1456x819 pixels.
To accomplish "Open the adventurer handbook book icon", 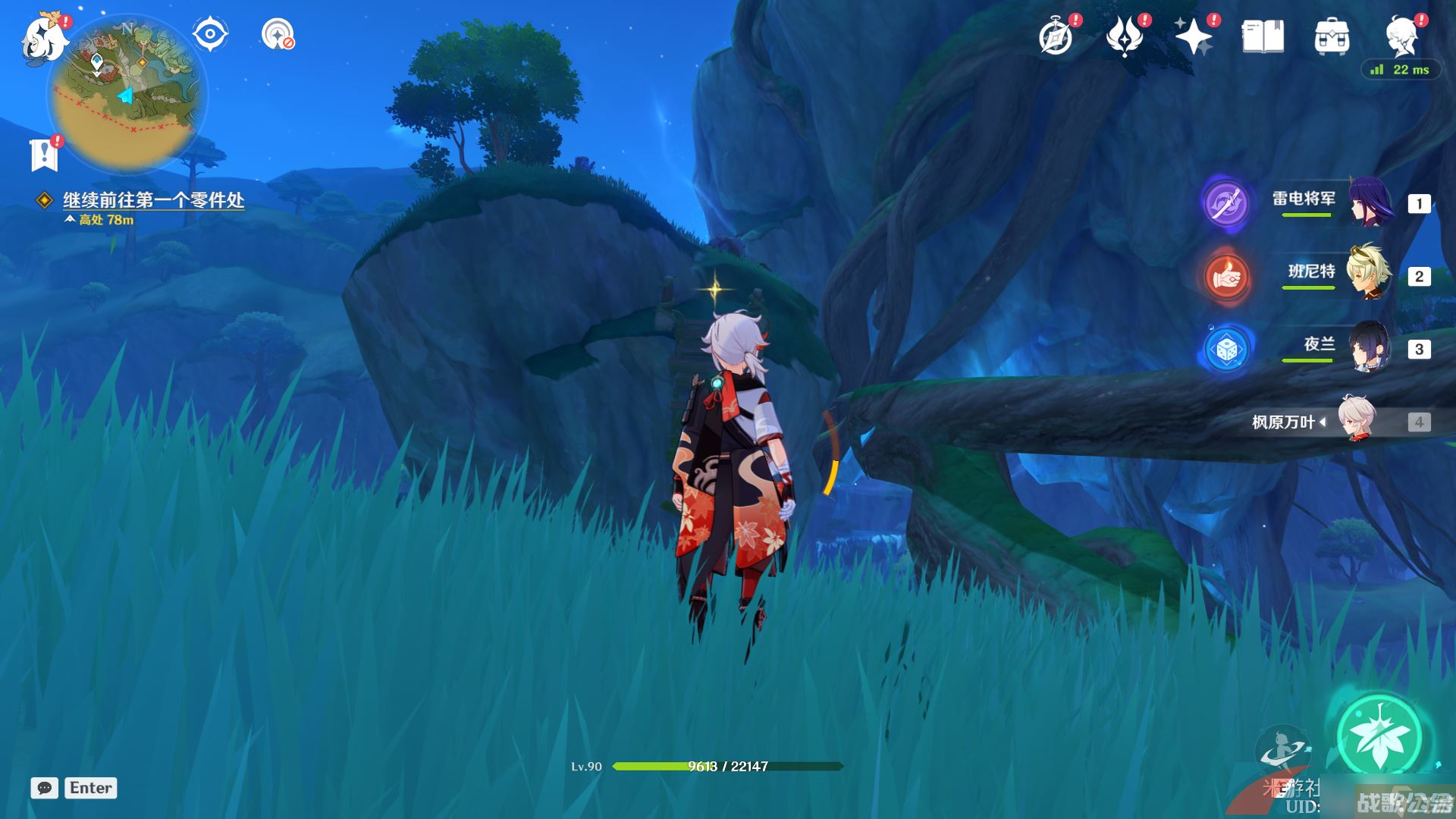I will (1263, 36).
